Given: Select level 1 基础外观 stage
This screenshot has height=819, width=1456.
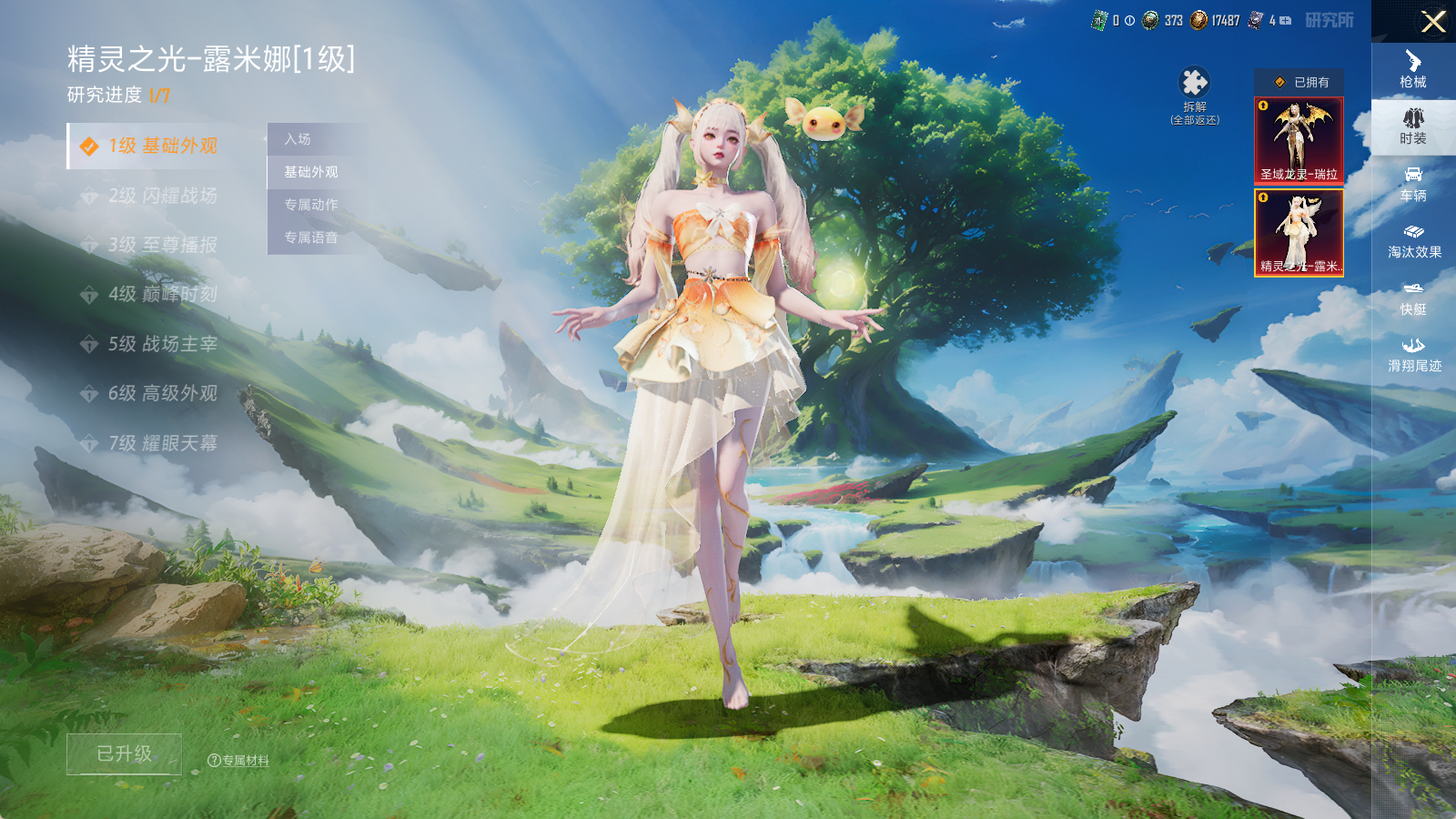Looking at the screenshot, I should tap(162, 147).
